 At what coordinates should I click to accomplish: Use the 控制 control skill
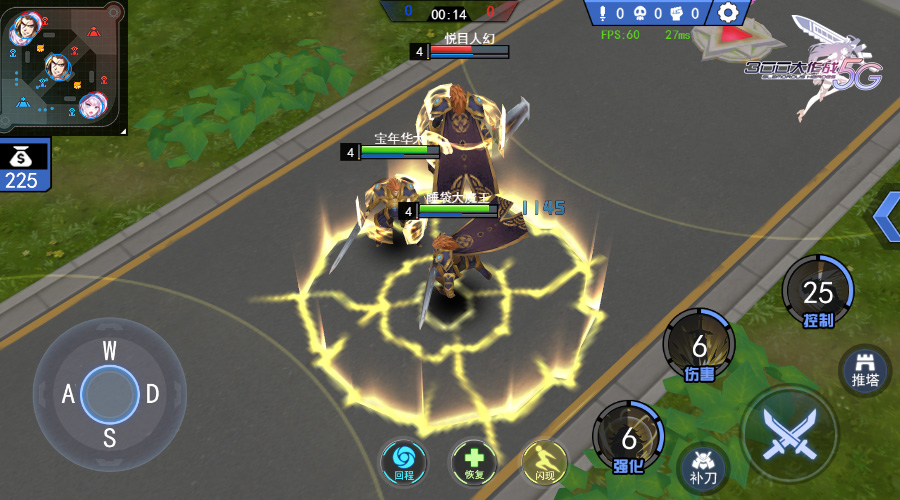tap(817, 292)
